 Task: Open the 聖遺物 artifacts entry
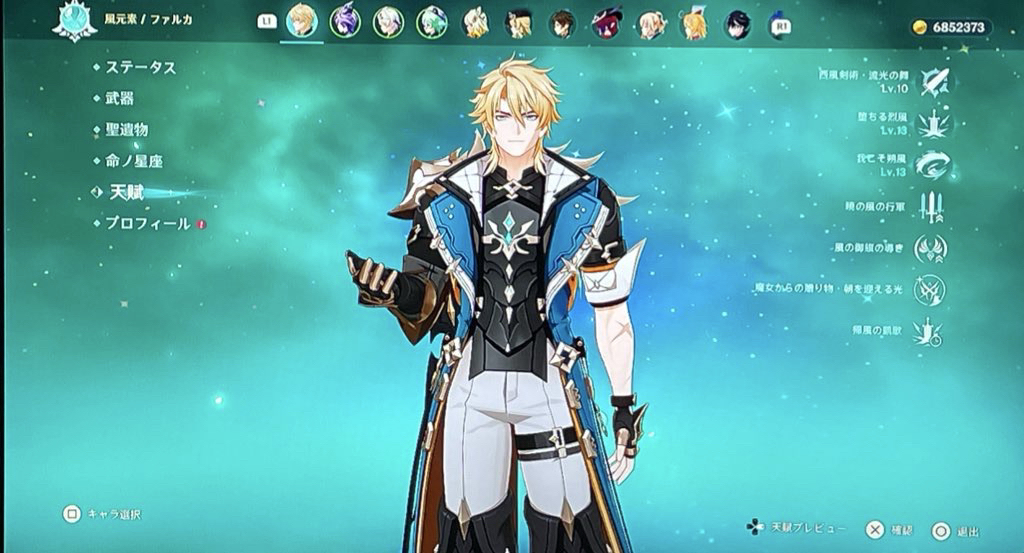pyautogui.click(x=126, y=129)
